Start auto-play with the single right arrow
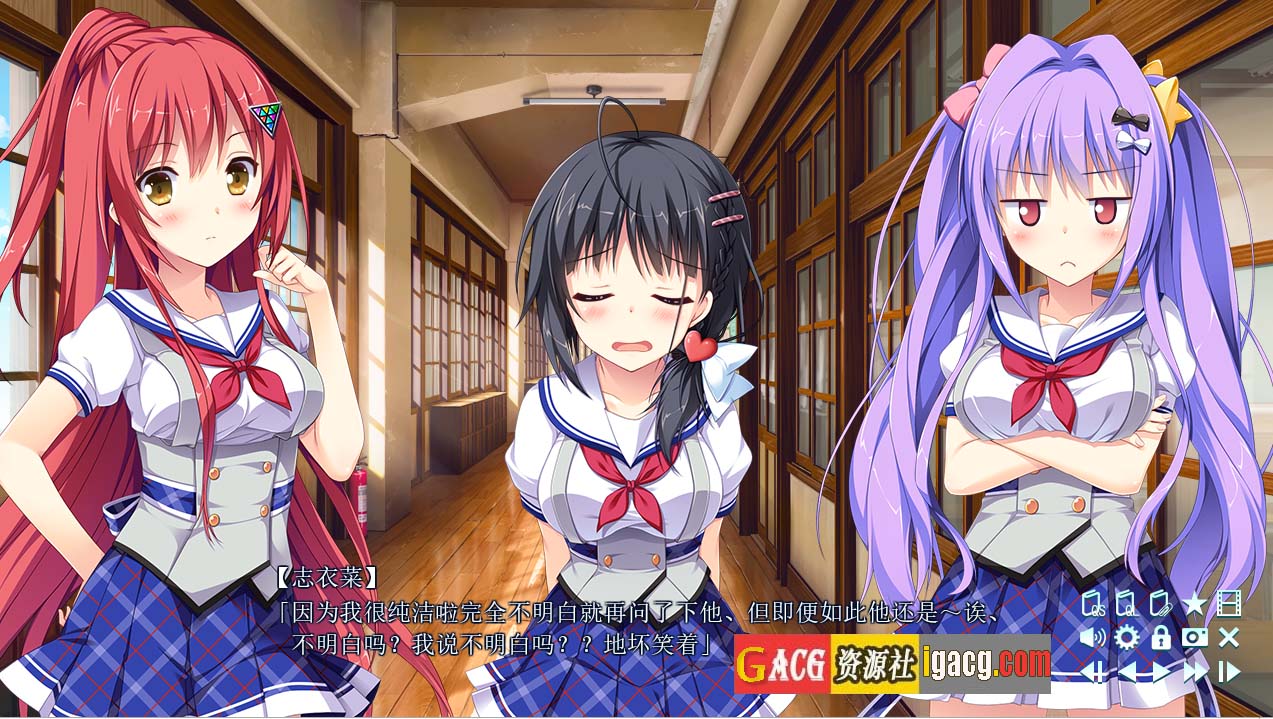The width and height of the screenshot is (1273, 719). click(x=1161, y=671)
